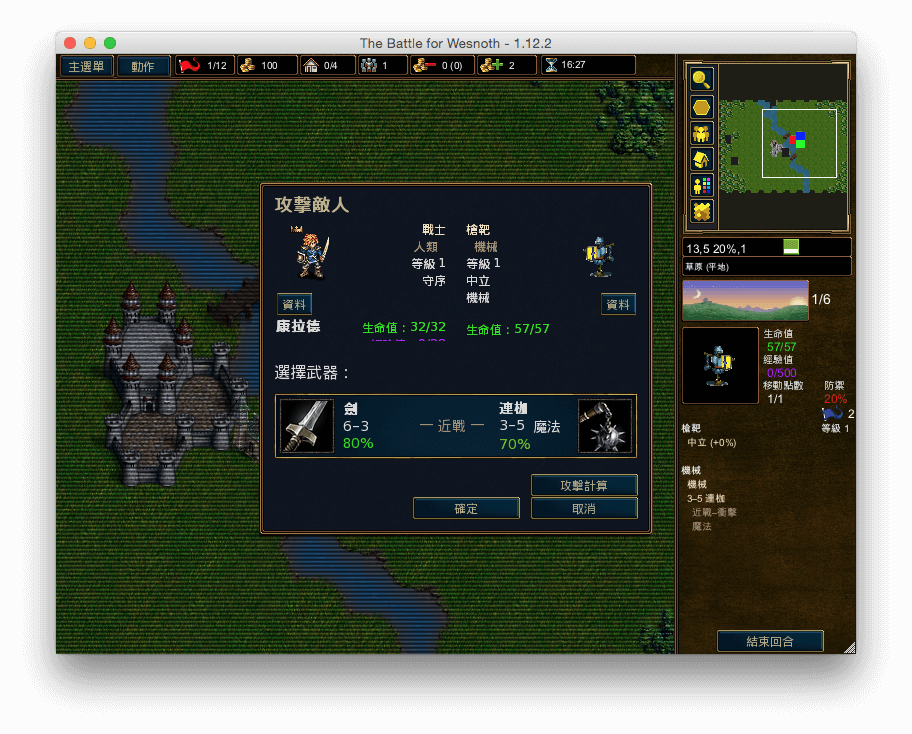Close the Wesnoth window
Viewport: 912px width, 734px height.
[70, 43]
